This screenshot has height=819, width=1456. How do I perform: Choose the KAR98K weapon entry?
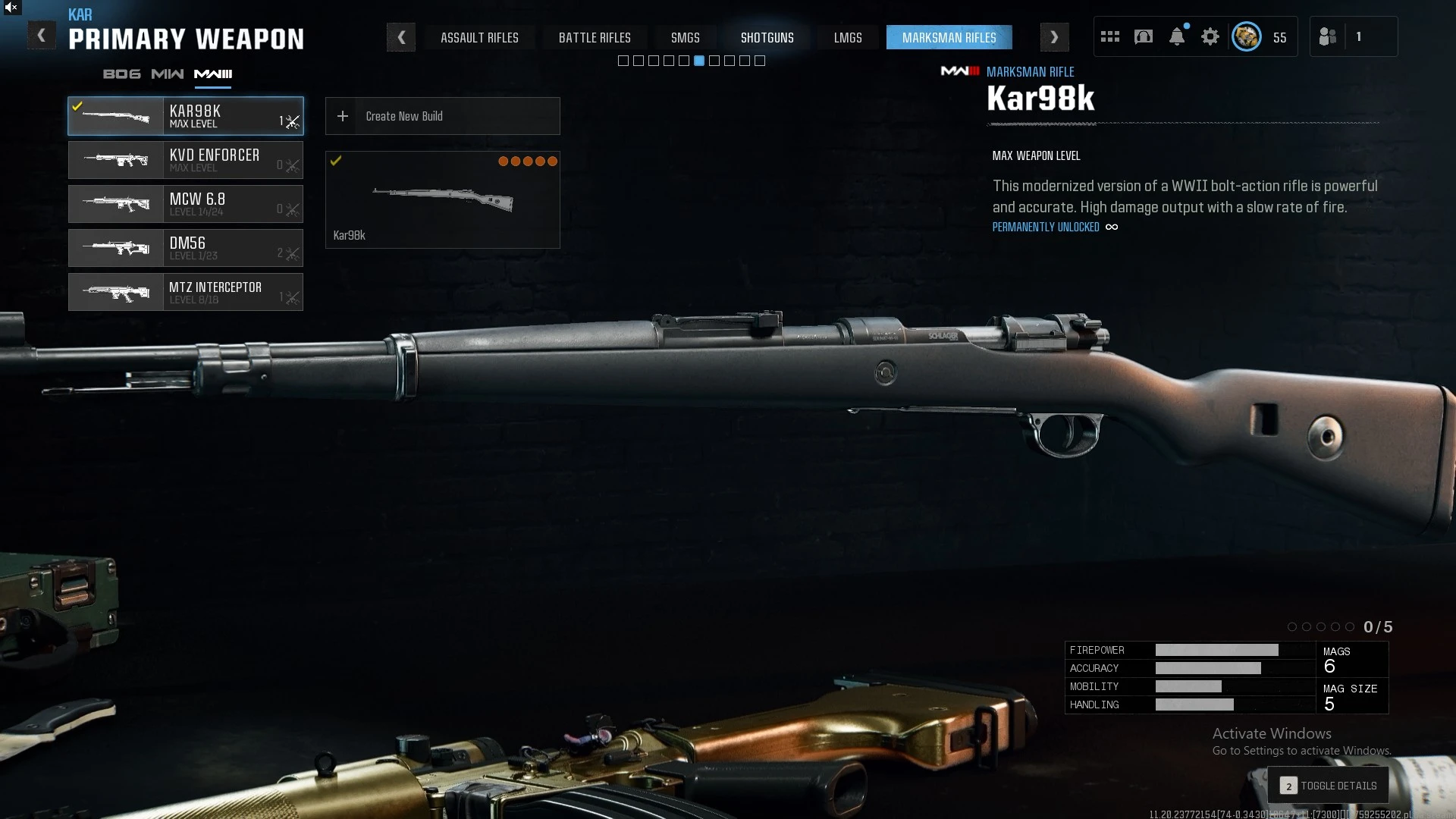click(186, 116)
